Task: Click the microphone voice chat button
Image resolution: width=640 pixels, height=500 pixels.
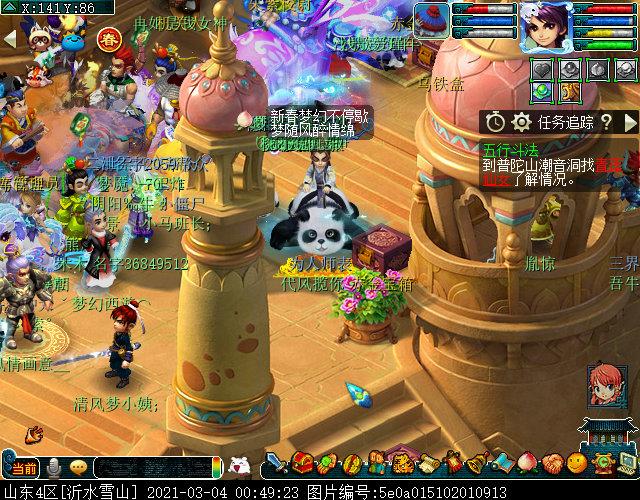Action: pos(52,467)
